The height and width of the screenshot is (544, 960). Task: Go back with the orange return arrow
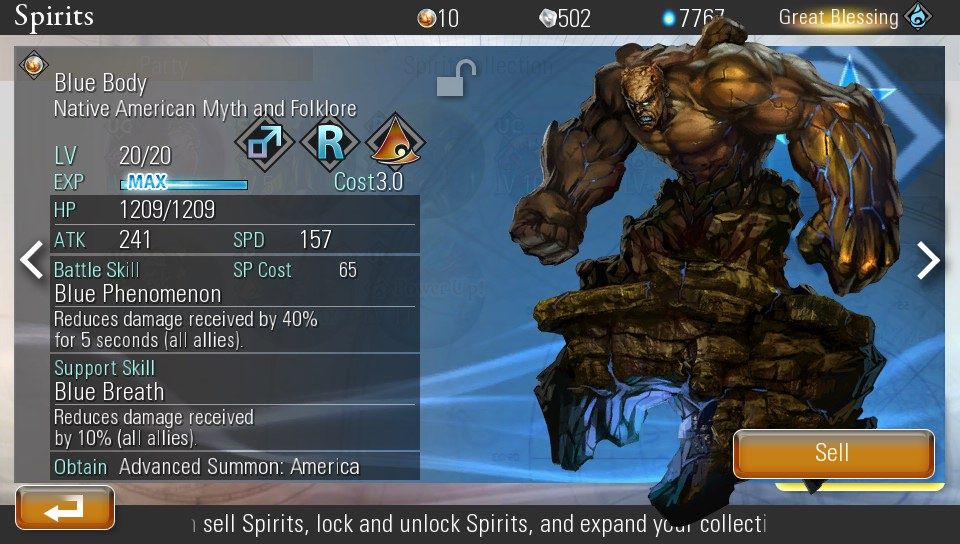point(65,508)
